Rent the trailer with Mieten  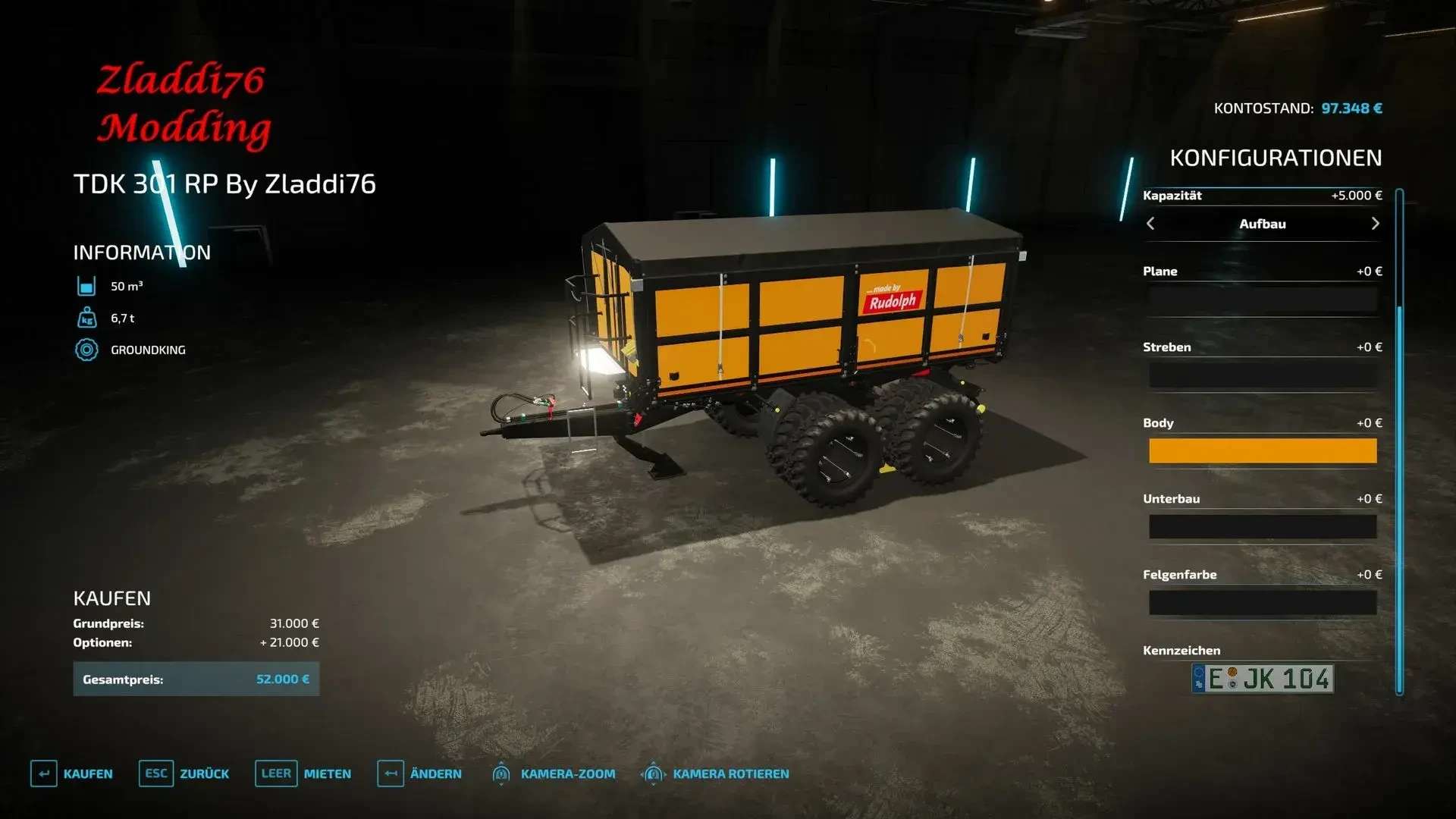click(x=303, y=773)
